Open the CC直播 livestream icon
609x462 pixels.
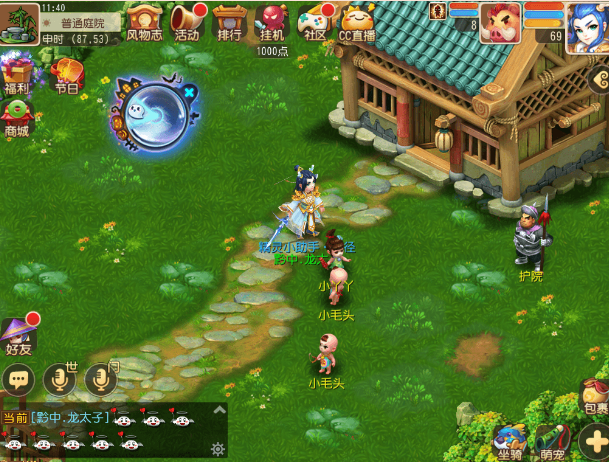pyautogui.click(x=357, y=22)
